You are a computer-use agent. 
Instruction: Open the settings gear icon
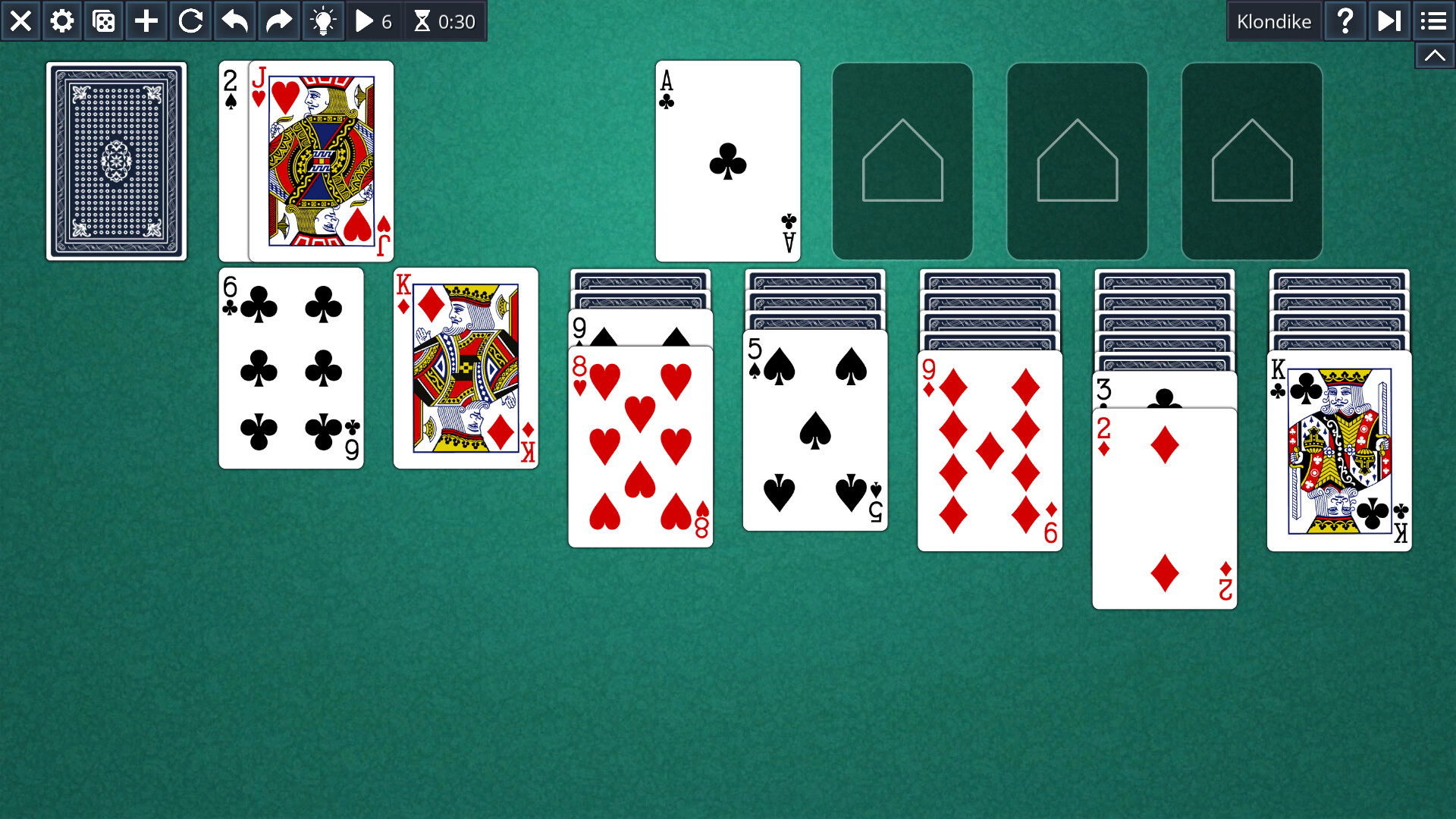[x=61, y=20]
